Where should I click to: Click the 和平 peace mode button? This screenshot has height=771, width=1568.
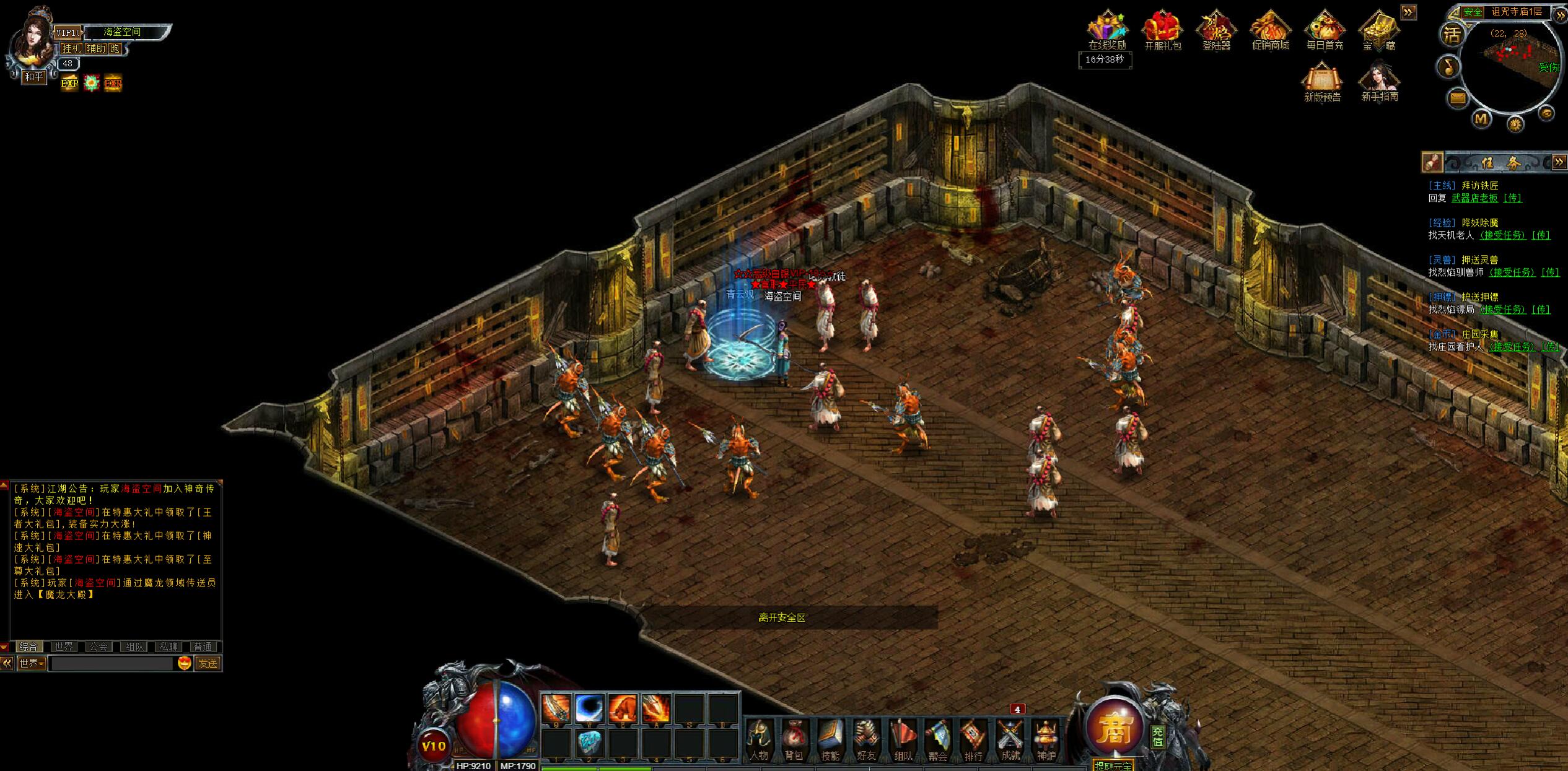click(34, 77)
